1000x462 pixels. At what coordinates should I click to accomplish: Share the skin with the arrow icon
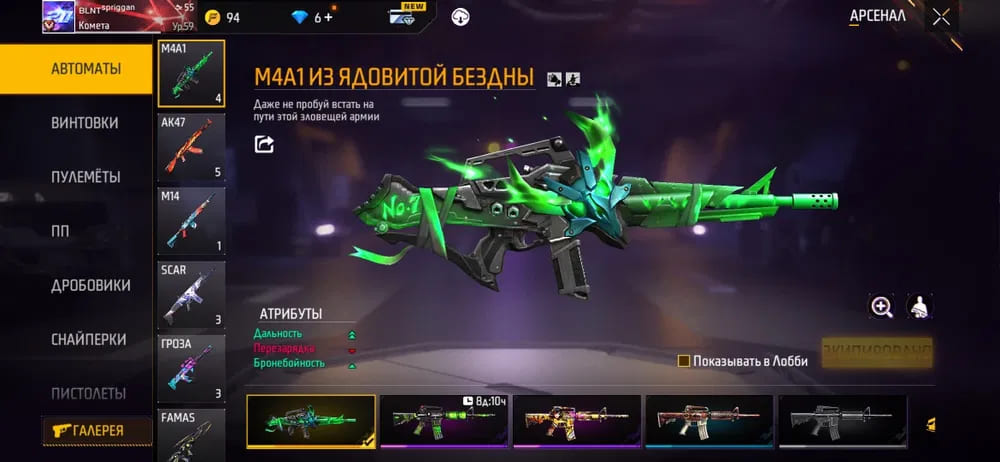264,145
